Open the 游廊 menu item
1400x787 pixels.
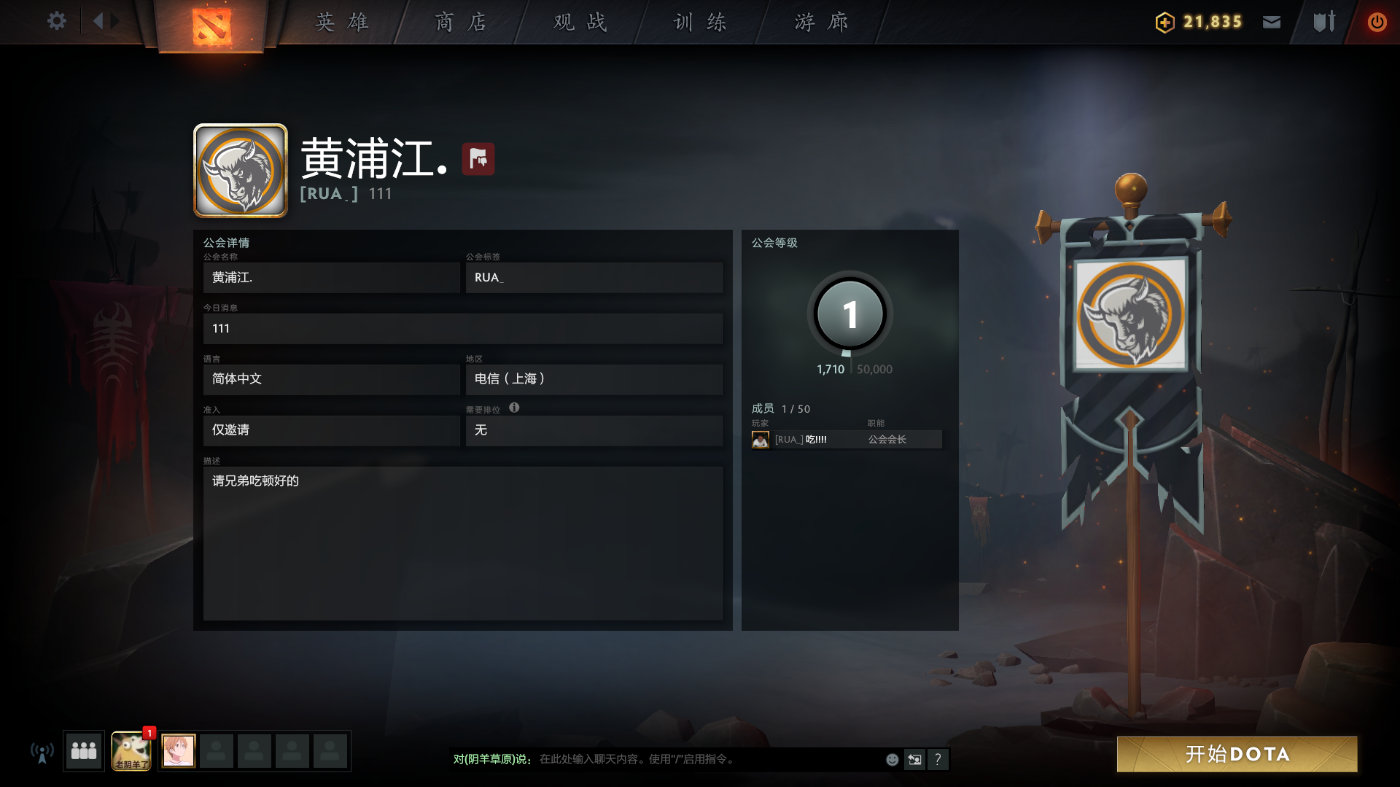tap(820, 22)
